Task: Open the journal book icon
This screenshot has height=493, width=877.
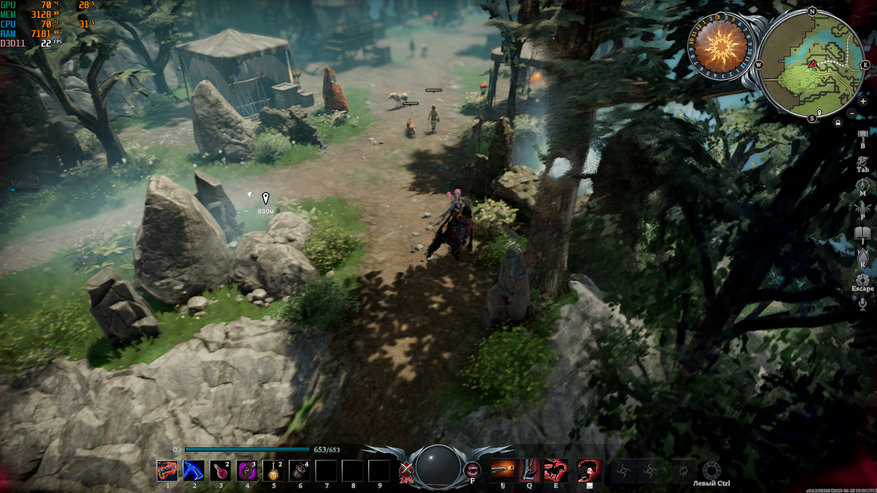Action: [x=862, y=235]
